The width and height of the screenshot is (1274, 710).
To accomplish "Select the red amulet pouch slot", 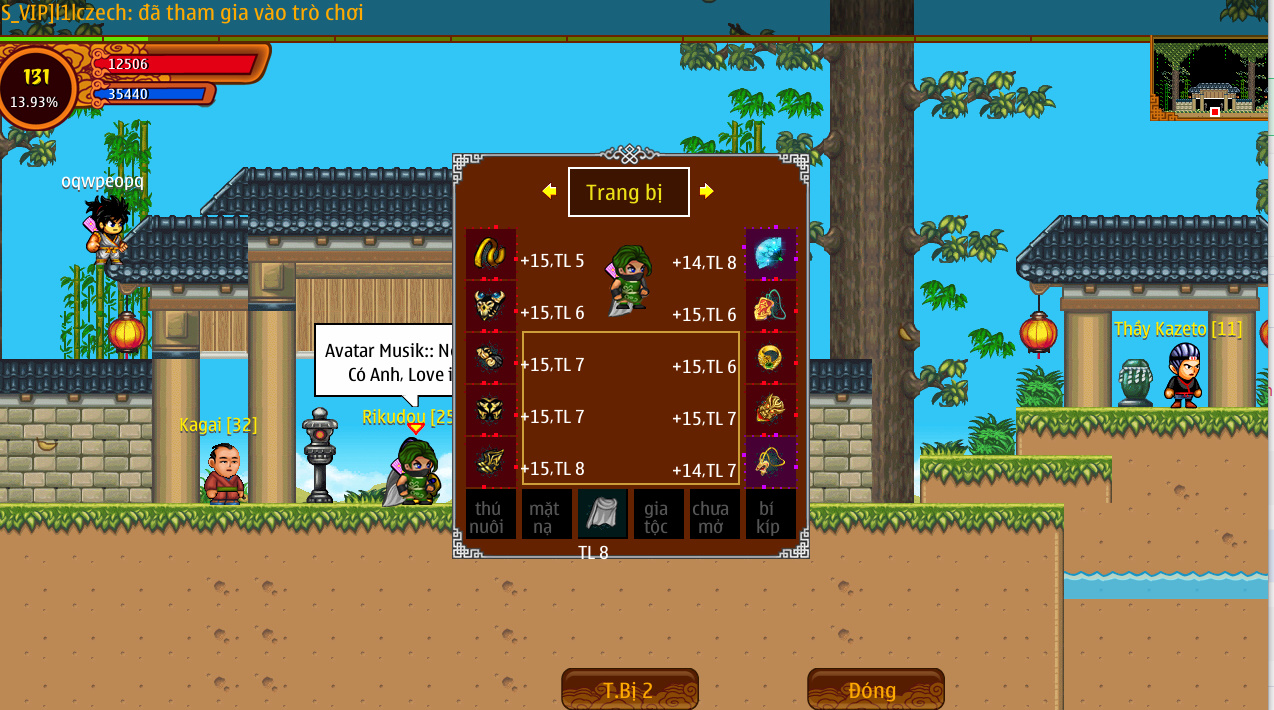I will pyautogui.click(x=771, y=306).
